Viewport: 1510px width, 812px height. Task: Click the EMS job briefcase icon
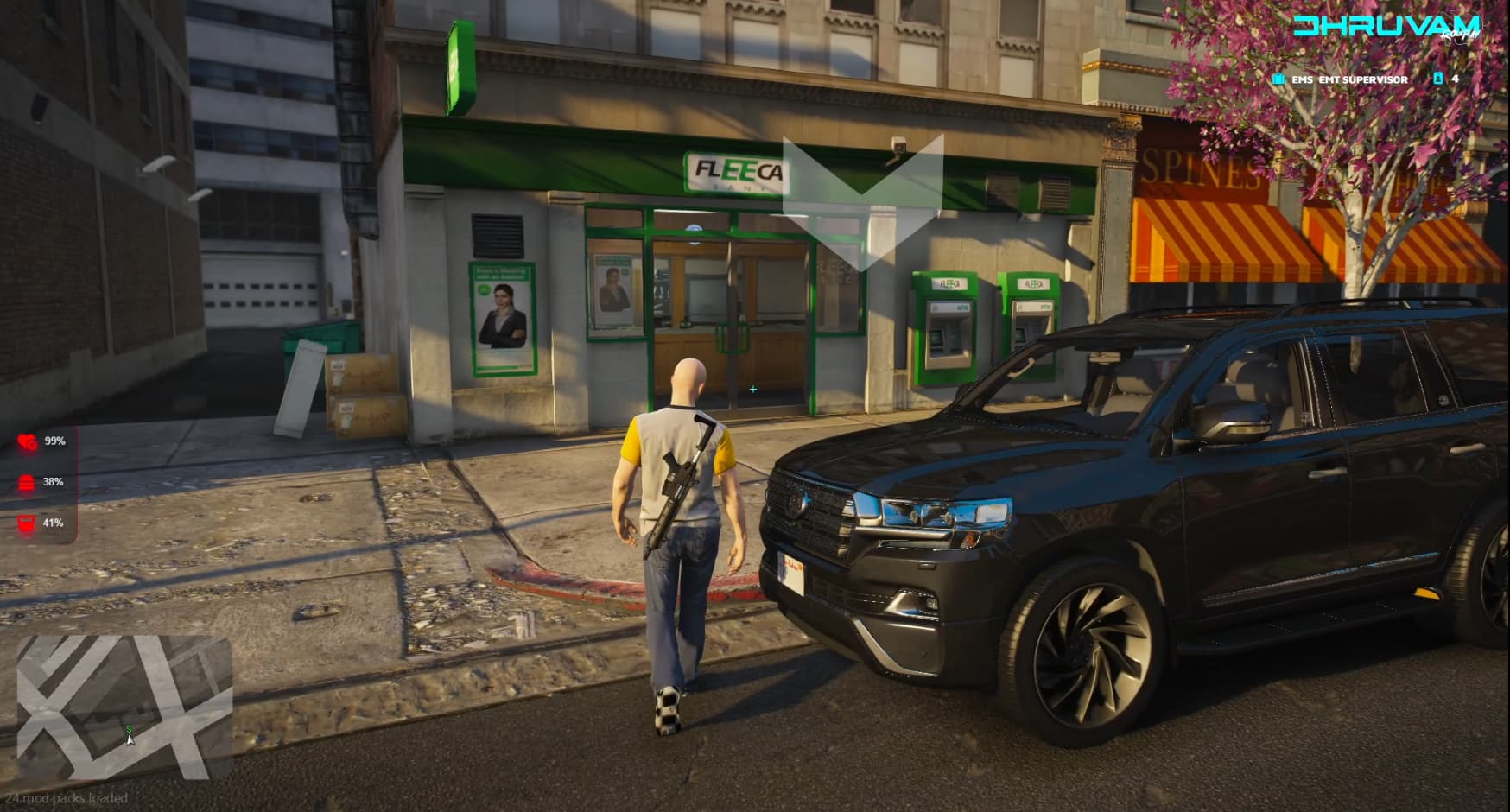1278,79
